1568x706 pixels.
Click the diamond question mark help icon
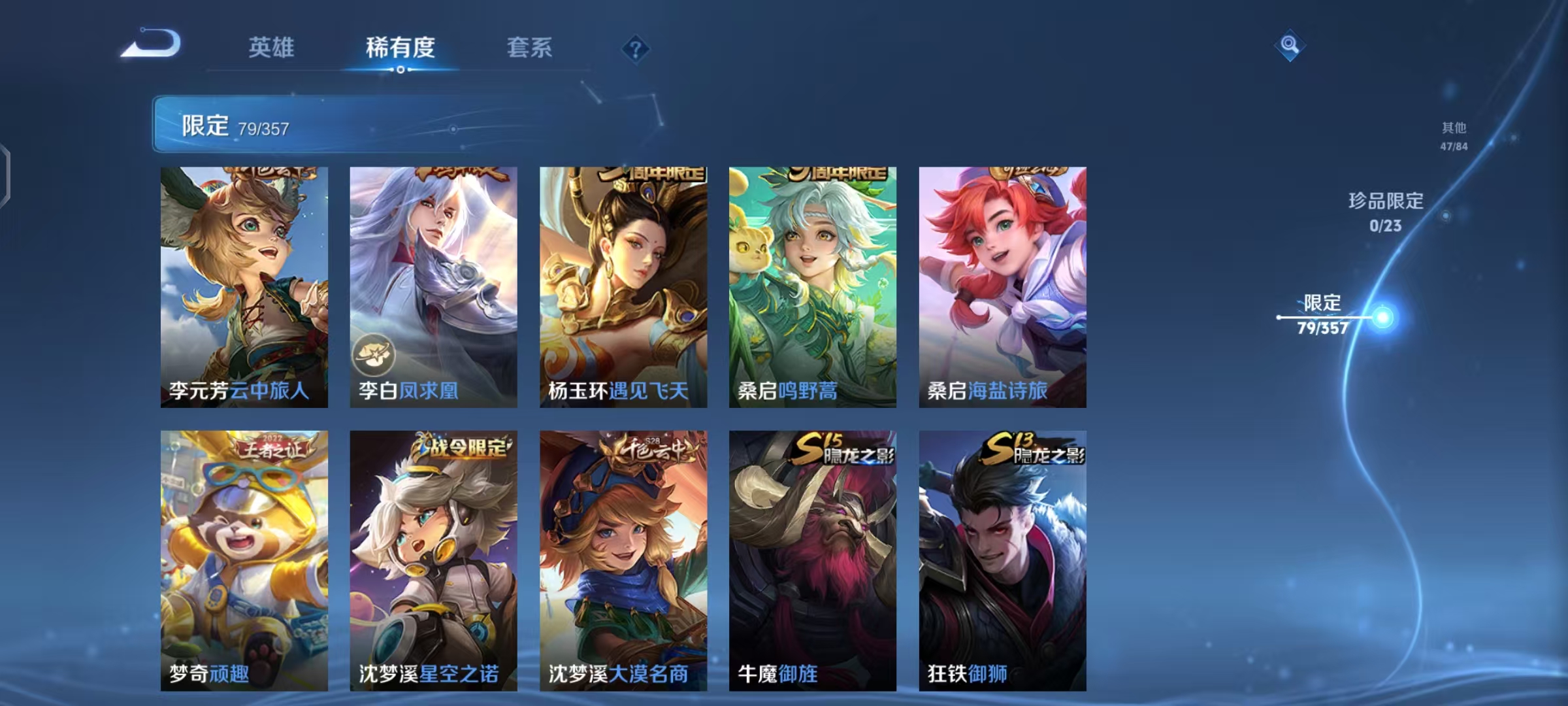coord(637,49)
